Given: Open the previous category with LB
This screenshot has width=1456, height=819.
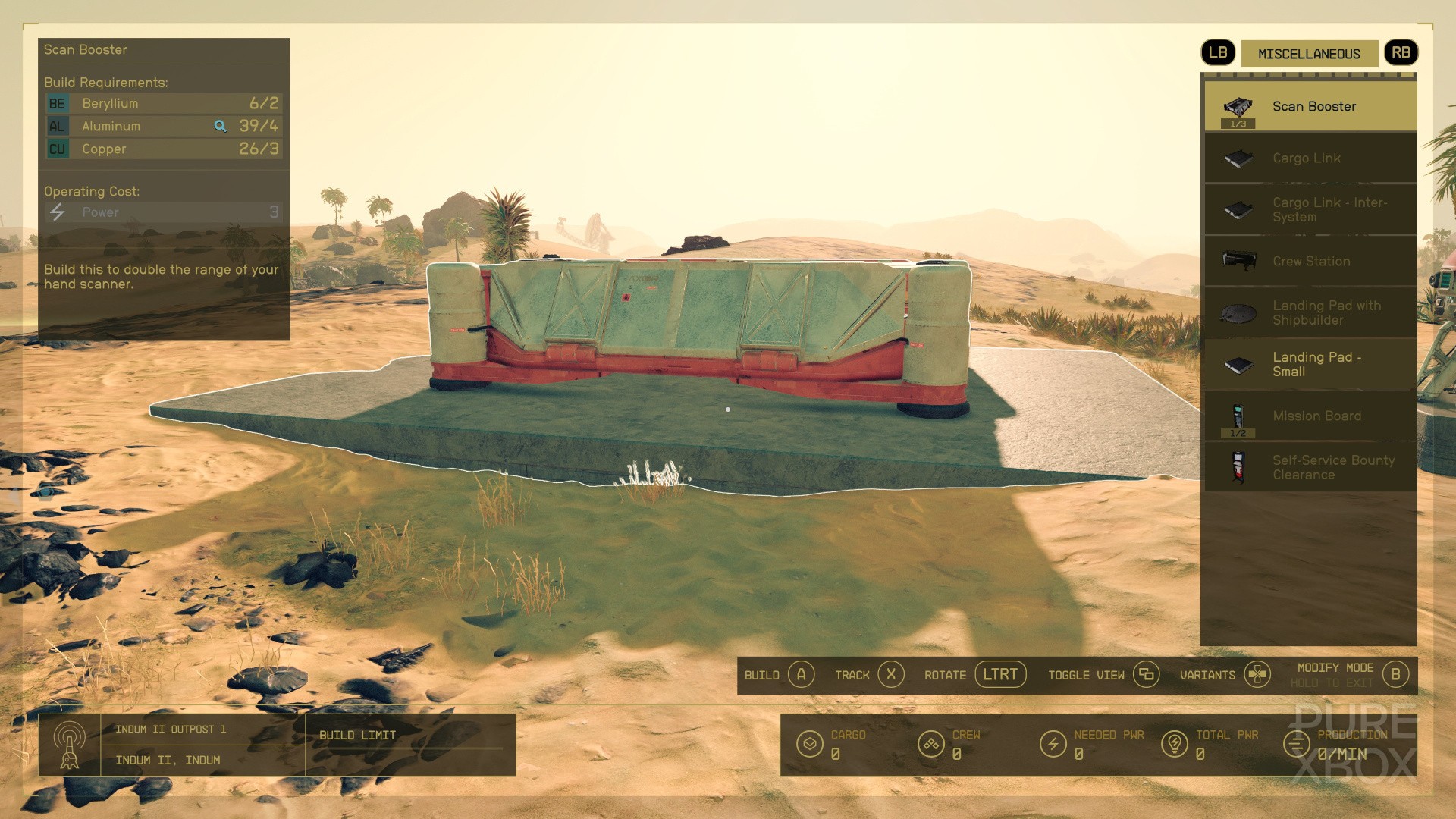Looking at the screenshot, I should (x=1218, y=53).
